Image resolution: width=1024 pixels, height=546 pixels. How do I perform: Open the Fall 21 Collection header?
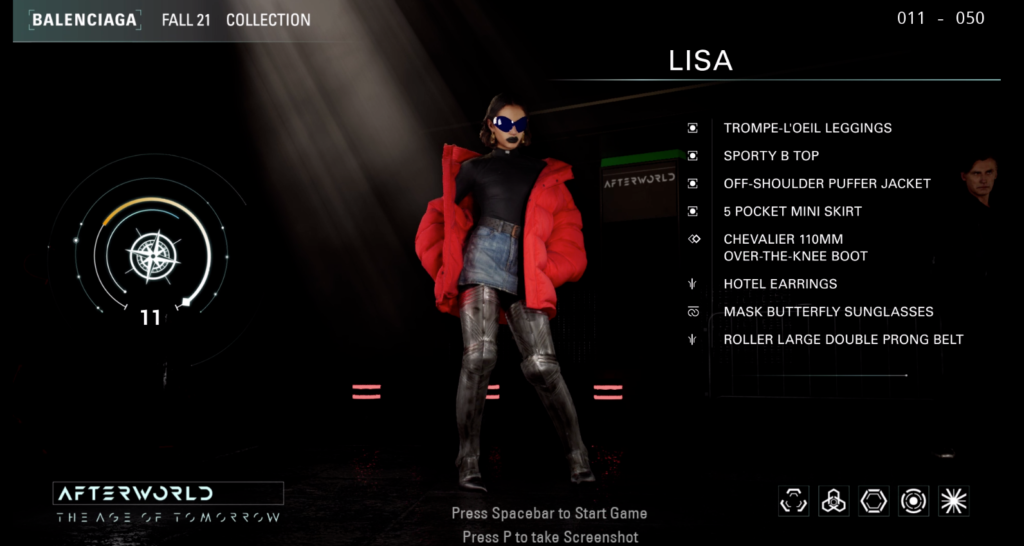point(236,20)
